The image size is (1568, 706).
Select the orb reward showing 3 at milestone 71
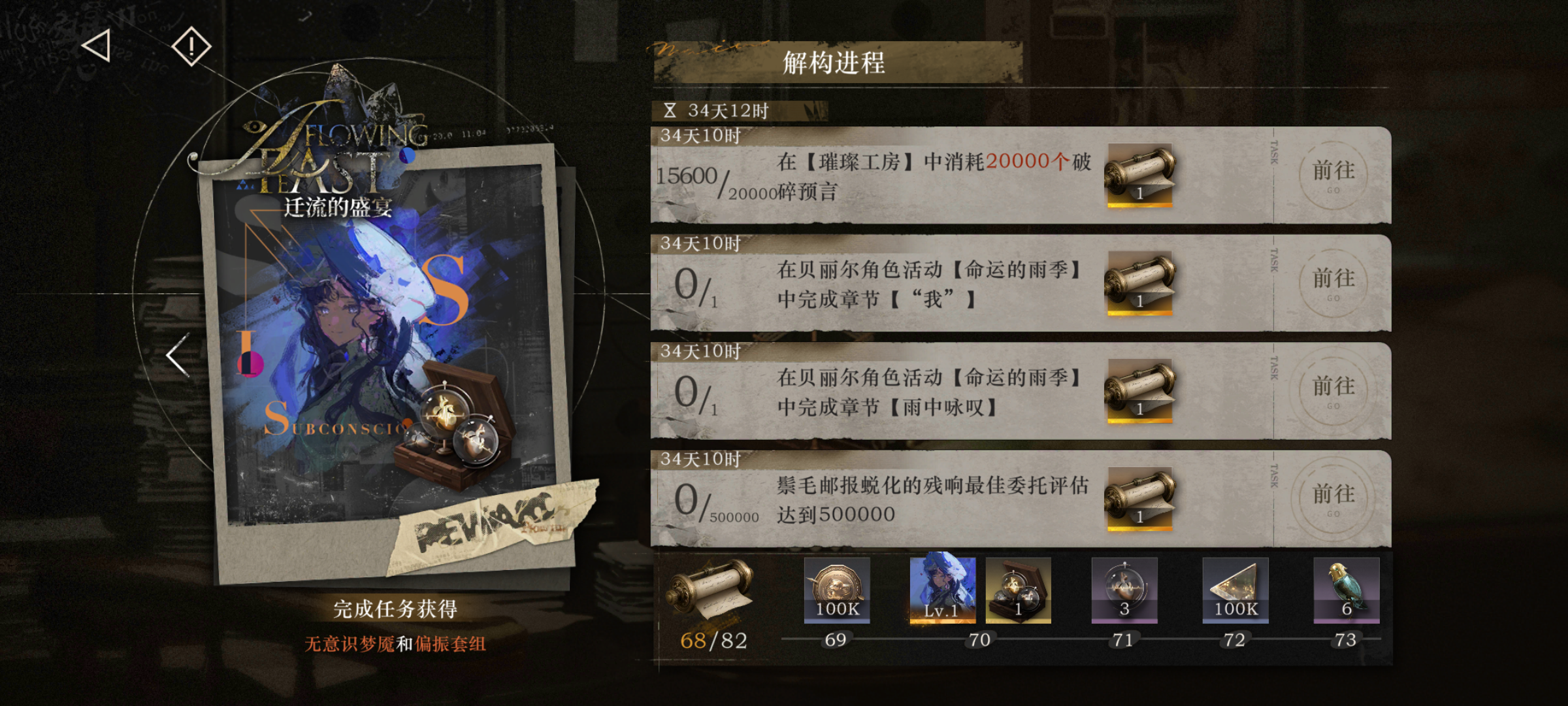click(x=1123, y=590)
